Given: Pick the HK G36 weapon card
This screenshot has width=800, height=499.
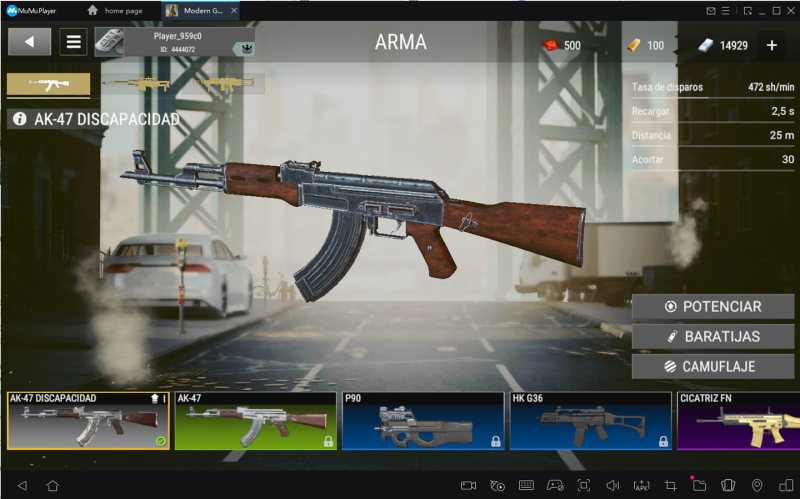Looking at the screenshot, I should point(590,421).
